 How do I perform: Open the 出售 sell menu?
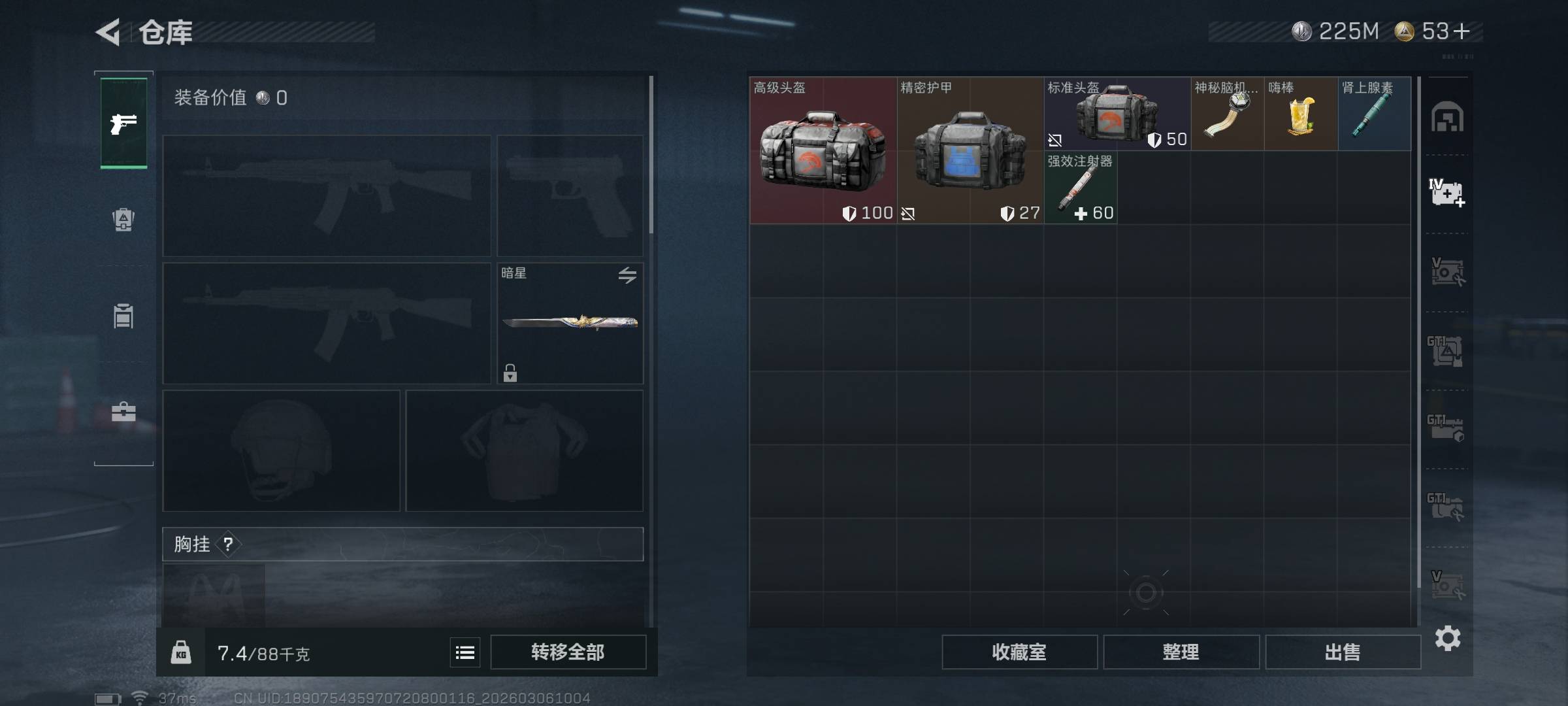click(x=1343, y=652)
